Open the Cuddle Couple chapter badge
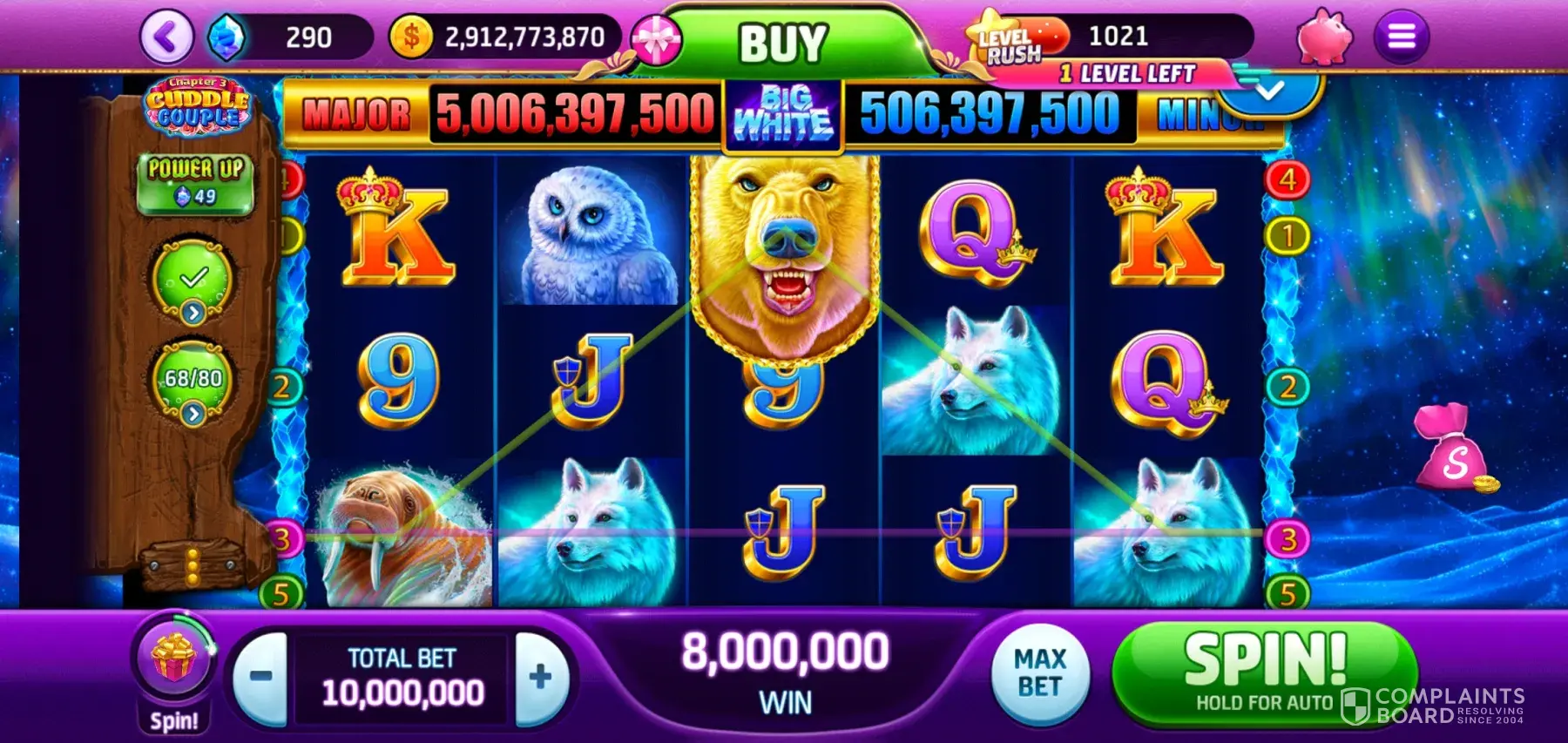Viewport: 1568px width, 743px height. tap(197, 105)
